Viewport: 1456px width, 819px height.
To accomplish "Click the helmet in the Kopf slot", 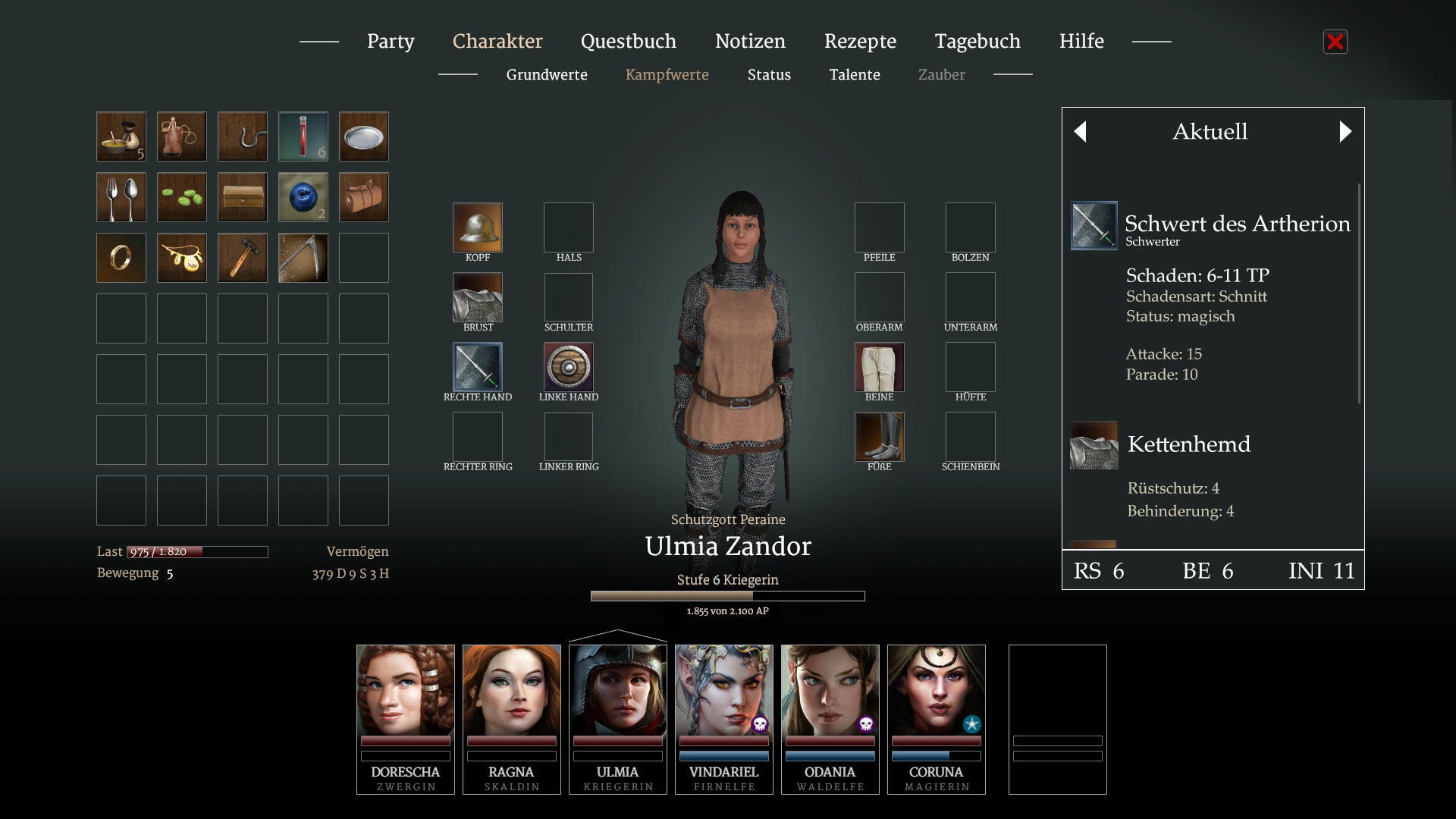I will click(x=478, y=227).
